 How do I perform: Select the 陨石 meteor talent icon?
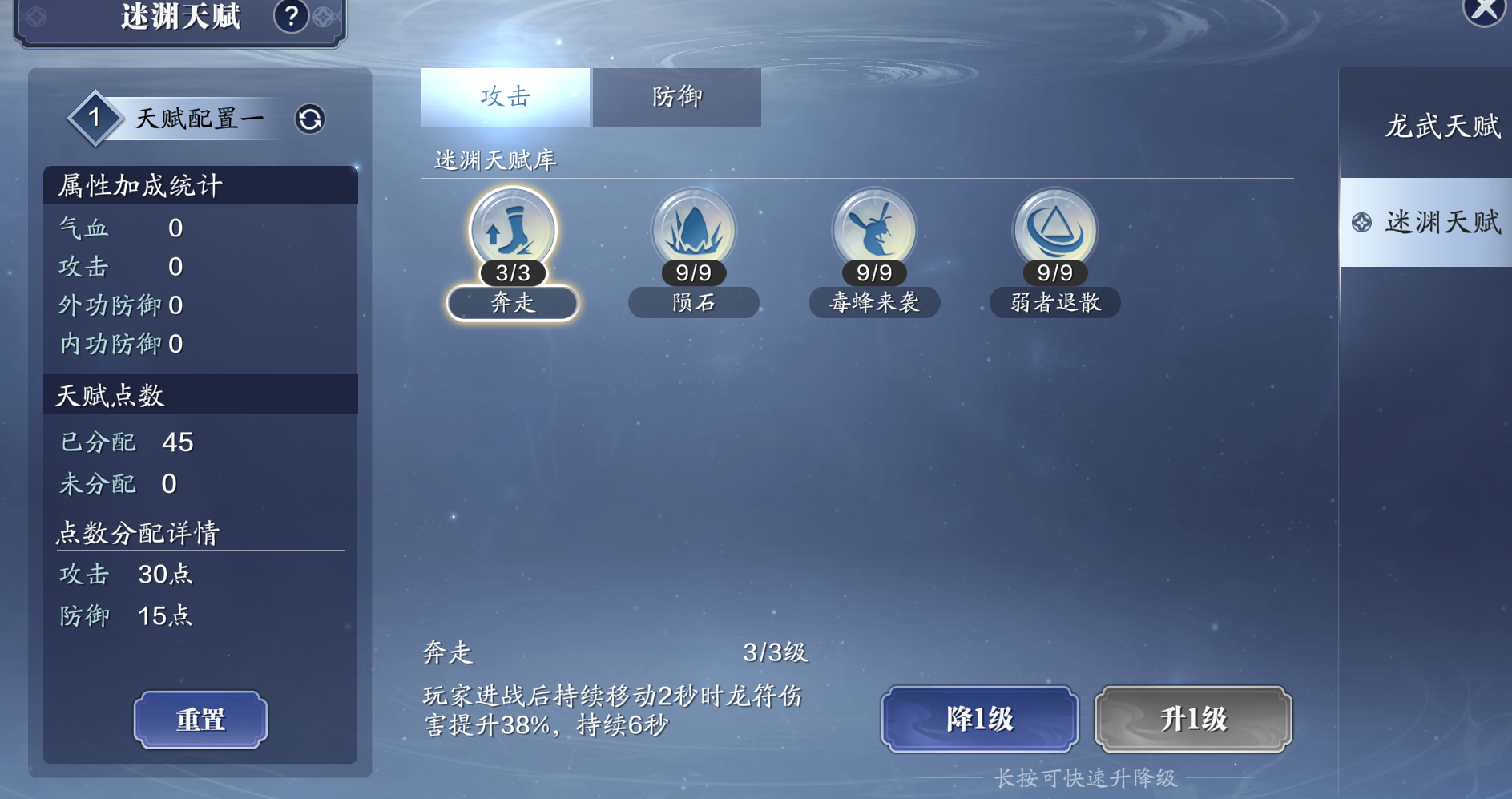[693, 231]
